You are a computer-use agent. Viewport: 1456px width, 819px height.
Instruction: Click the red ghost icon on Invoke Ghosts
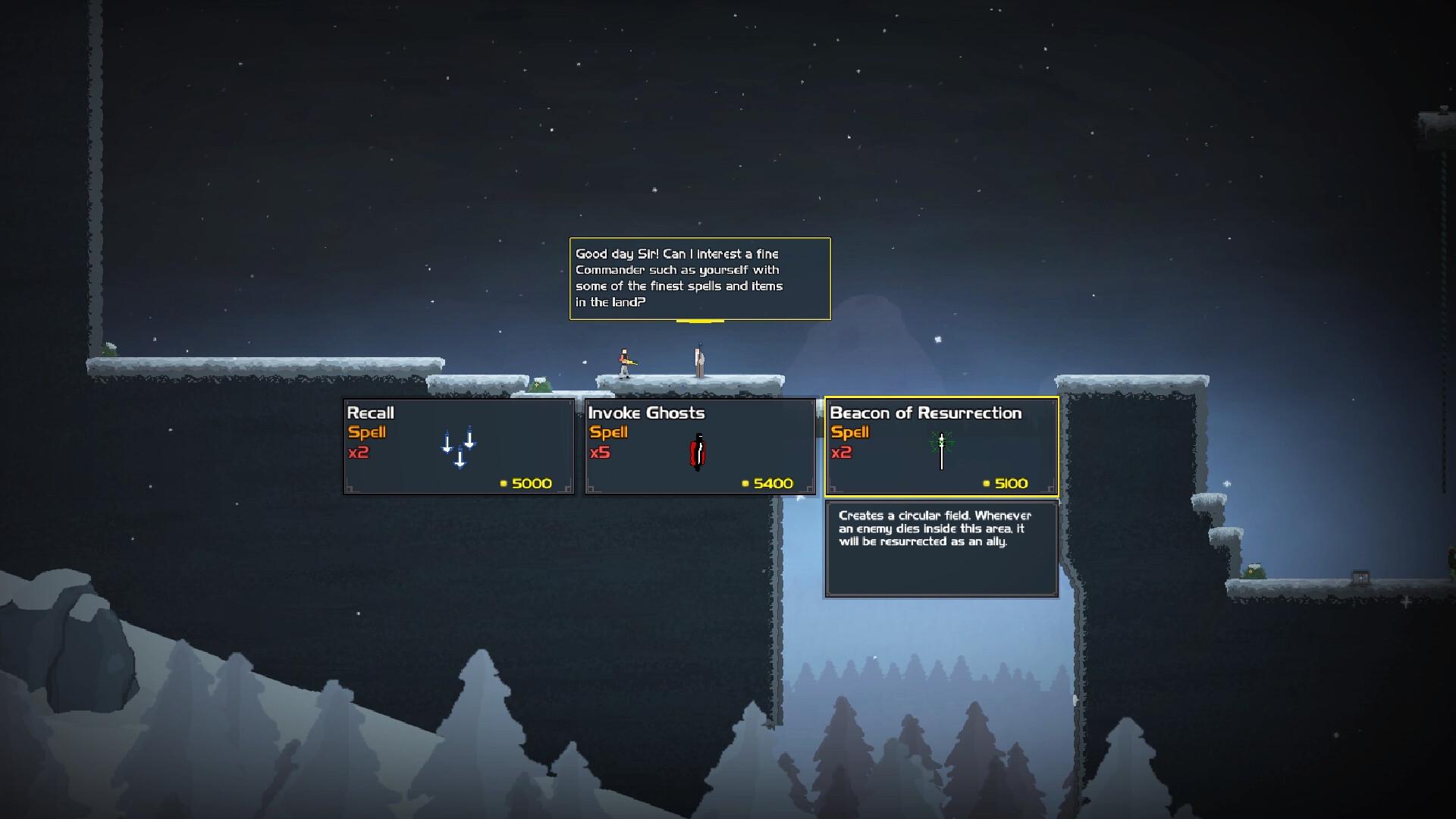click(x=698, y=449)
